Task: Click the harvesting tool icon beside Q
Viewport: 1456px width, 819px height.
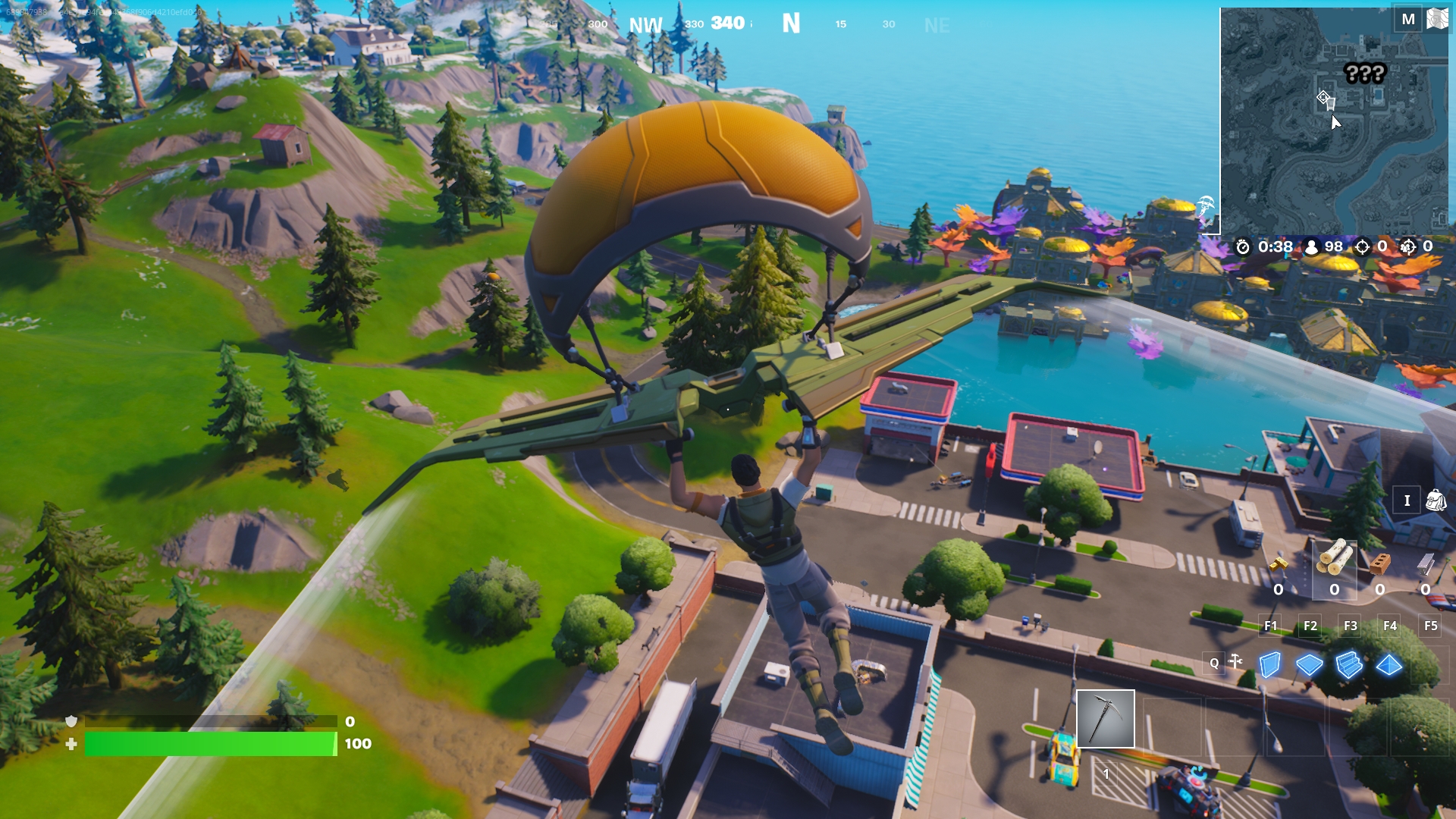Action: click(x=1235, y=660)
